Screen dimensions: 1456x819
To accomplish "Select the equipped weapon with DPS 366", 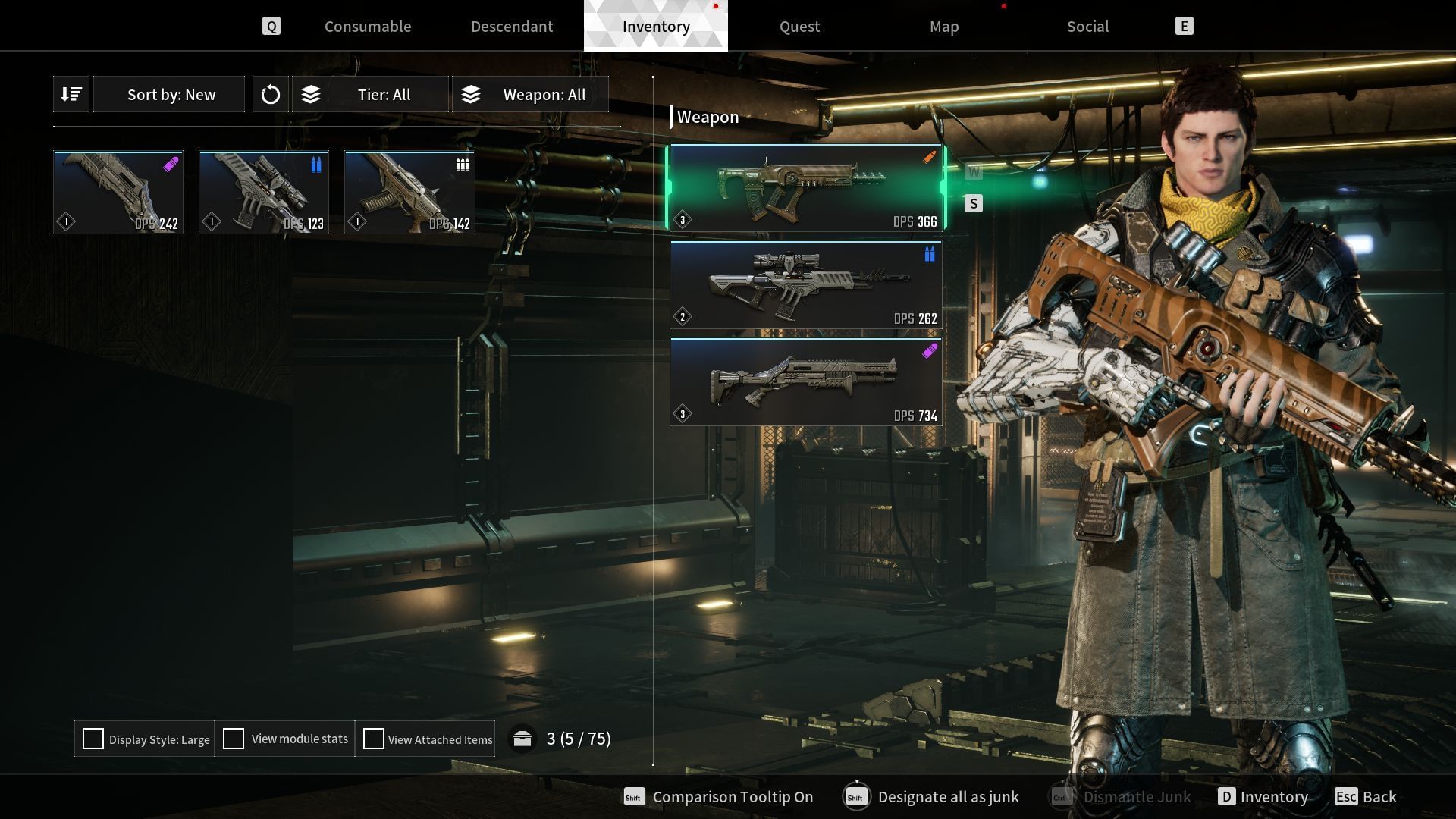I will pyautogui.click(x=805, y=188).
